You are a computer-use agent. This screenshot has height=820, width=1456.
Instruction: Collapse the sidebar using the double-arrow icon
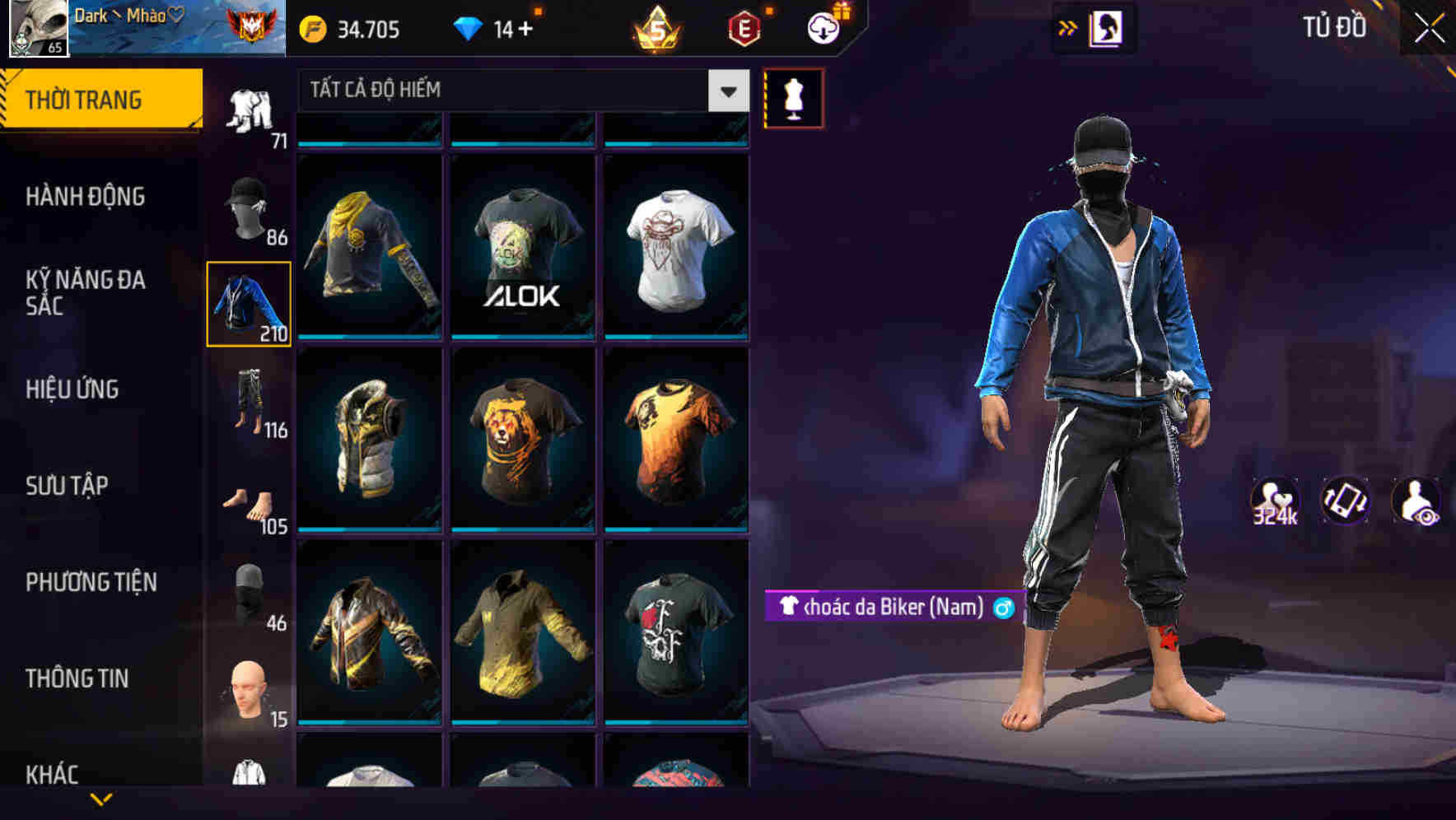pos(1068,27)
